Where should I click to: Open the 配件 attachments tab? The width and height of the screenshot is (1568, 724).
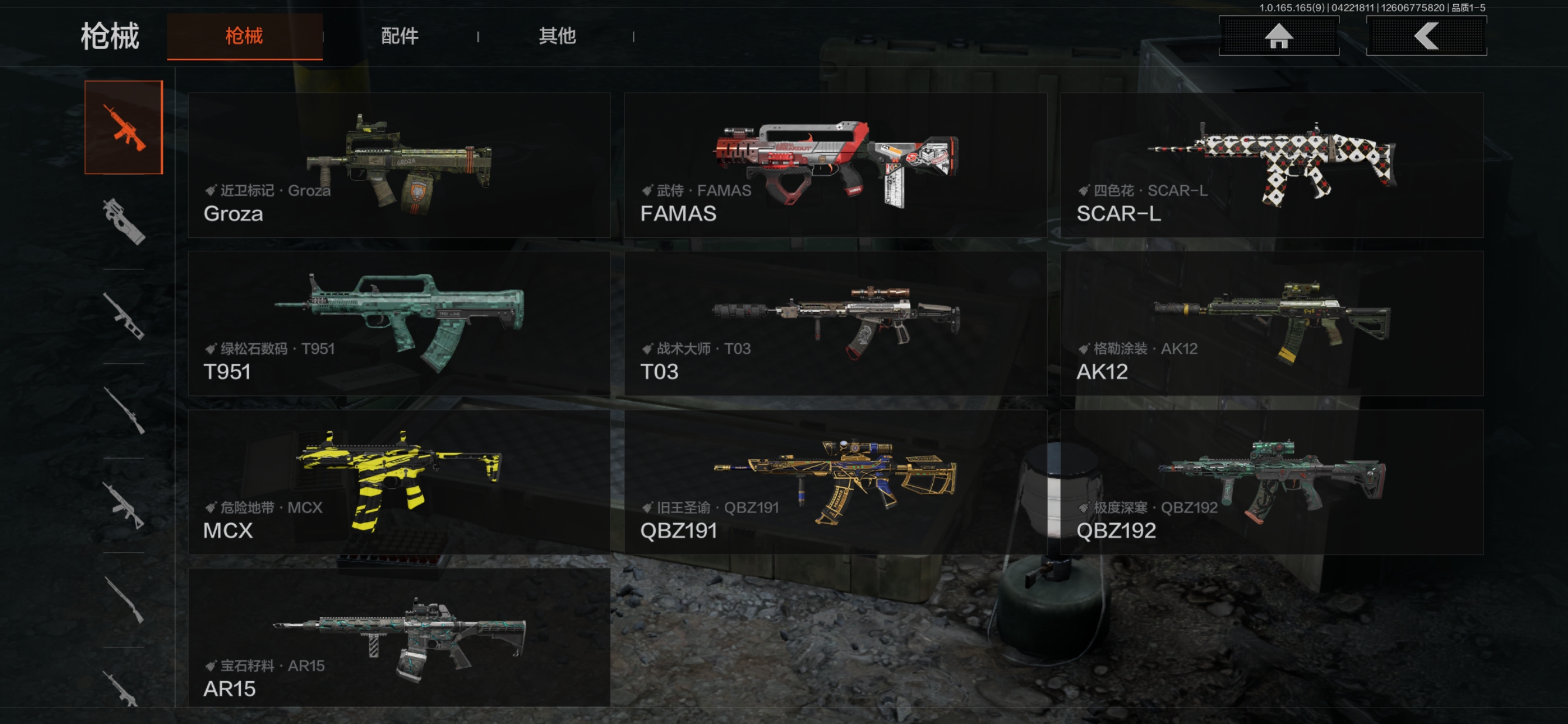tap(399, 36)
